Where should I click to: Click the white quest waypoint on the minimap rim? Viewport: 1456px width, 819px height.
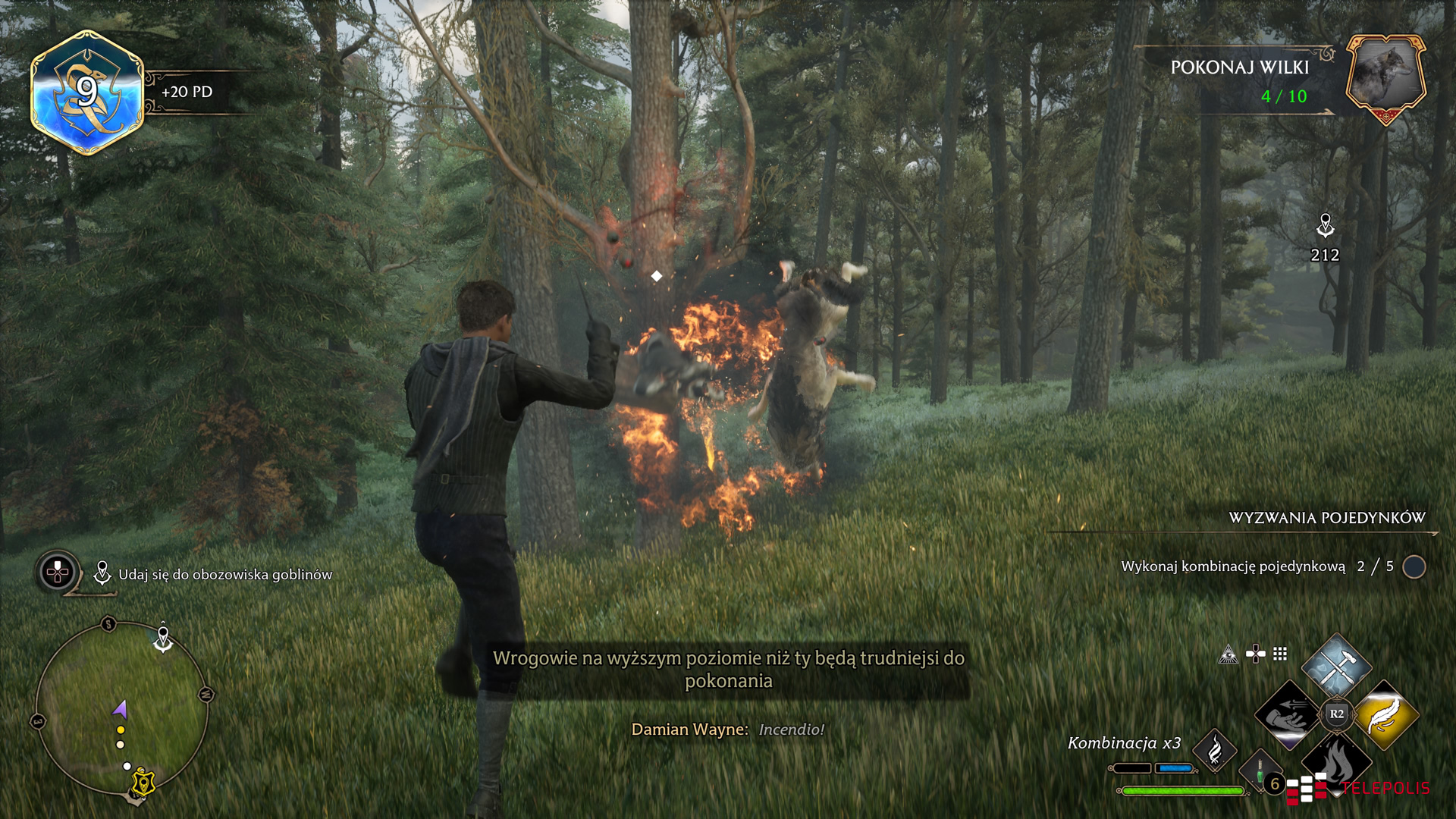[163, 639]
